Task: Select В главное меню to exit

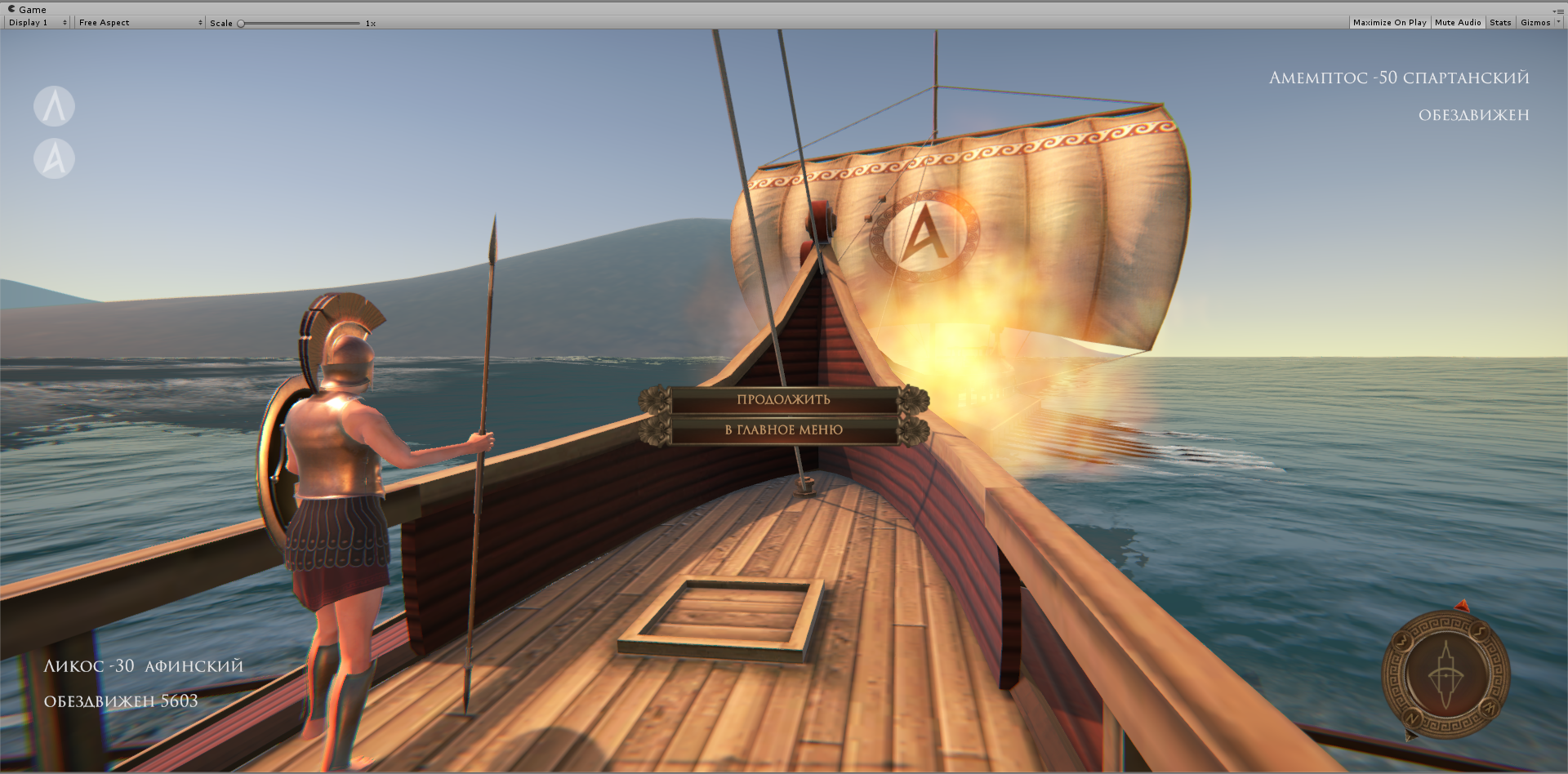Action: point(783,429)
